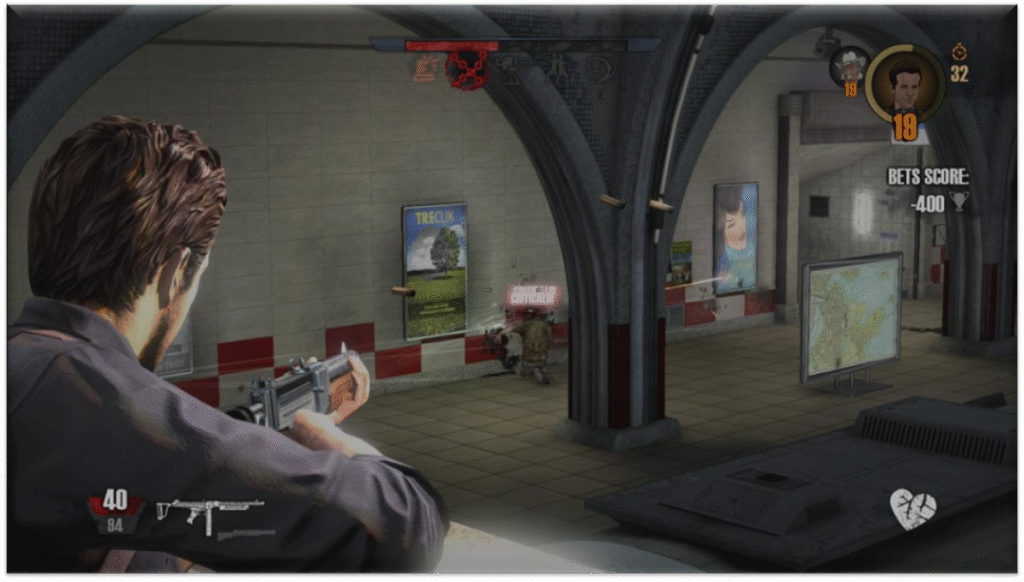Select the large dark-haired player portrait

[x=904, y=84]
